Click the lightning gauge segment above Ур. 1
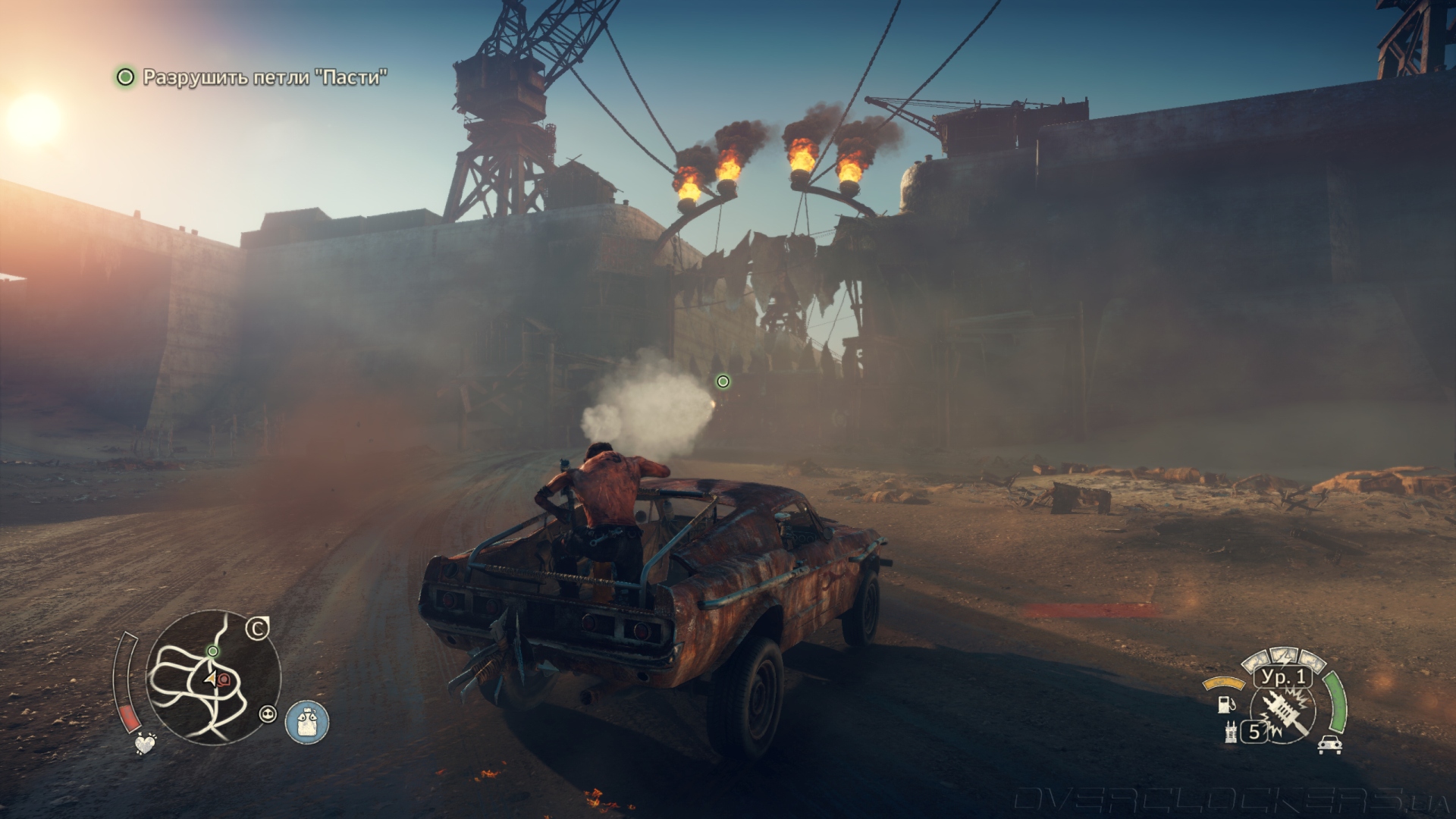1456x819 pixels. pyautogui.click(x=1284, y=658)
